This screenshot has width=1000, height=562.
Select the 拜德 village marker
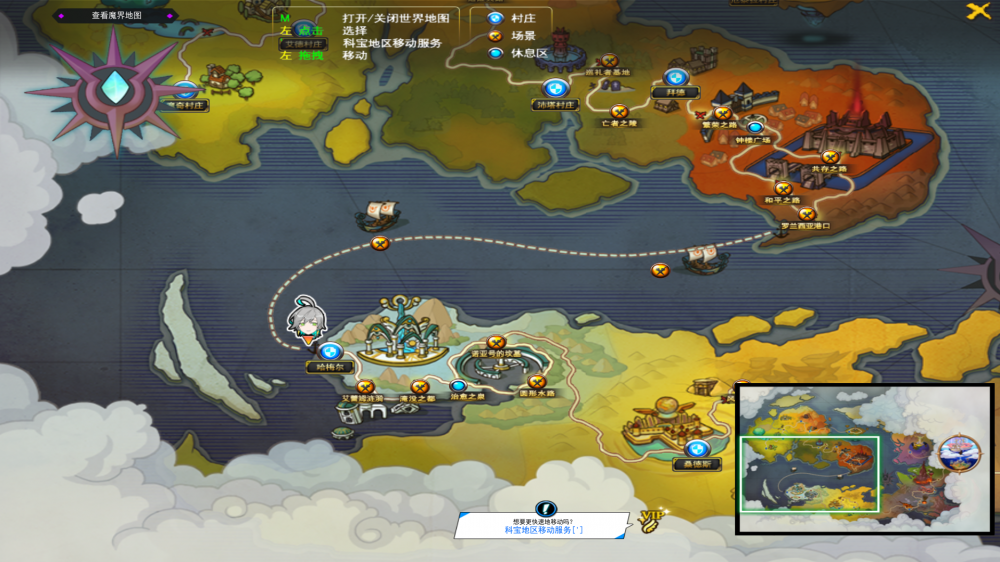pos(675,78)
